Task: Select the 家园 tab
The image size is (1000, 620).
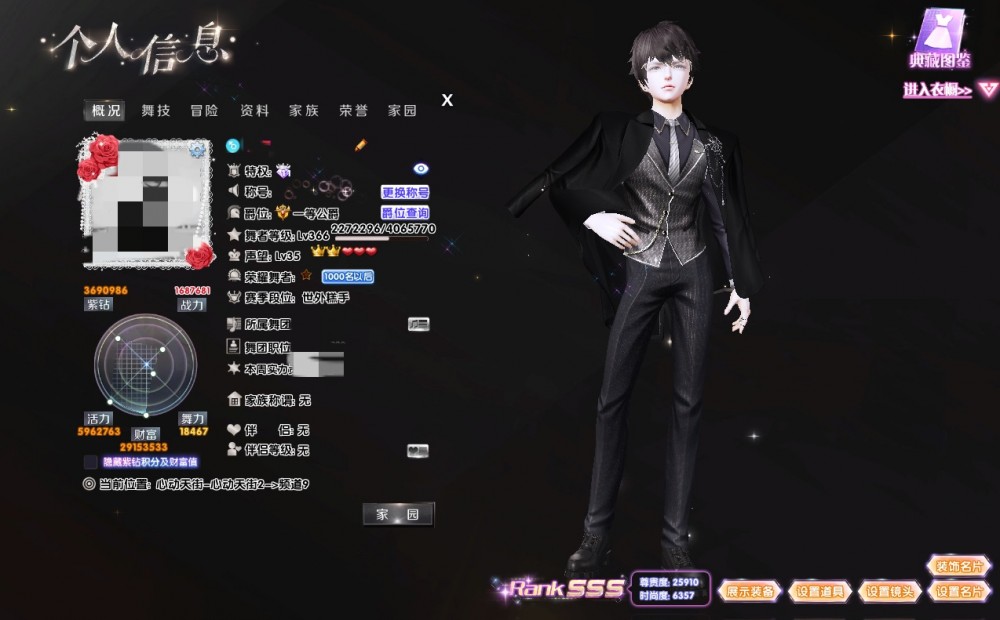Action: click(402, 111)
